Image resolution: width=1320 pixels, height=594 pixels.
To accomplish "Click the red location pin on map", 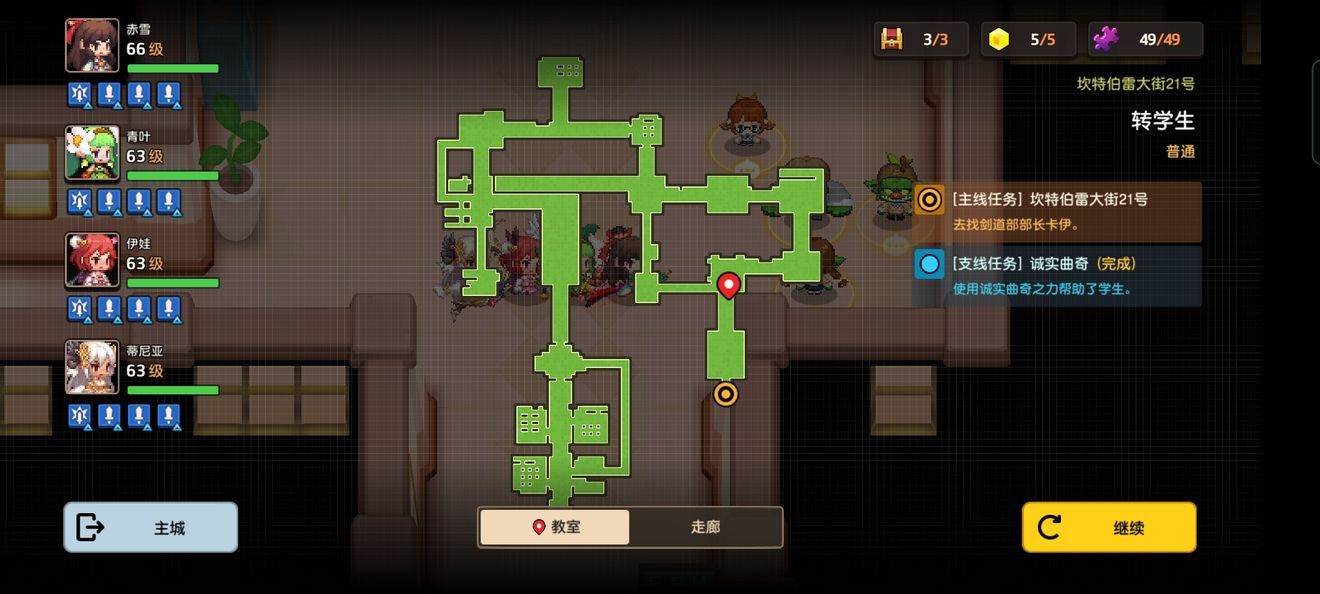I will (729, 285).
